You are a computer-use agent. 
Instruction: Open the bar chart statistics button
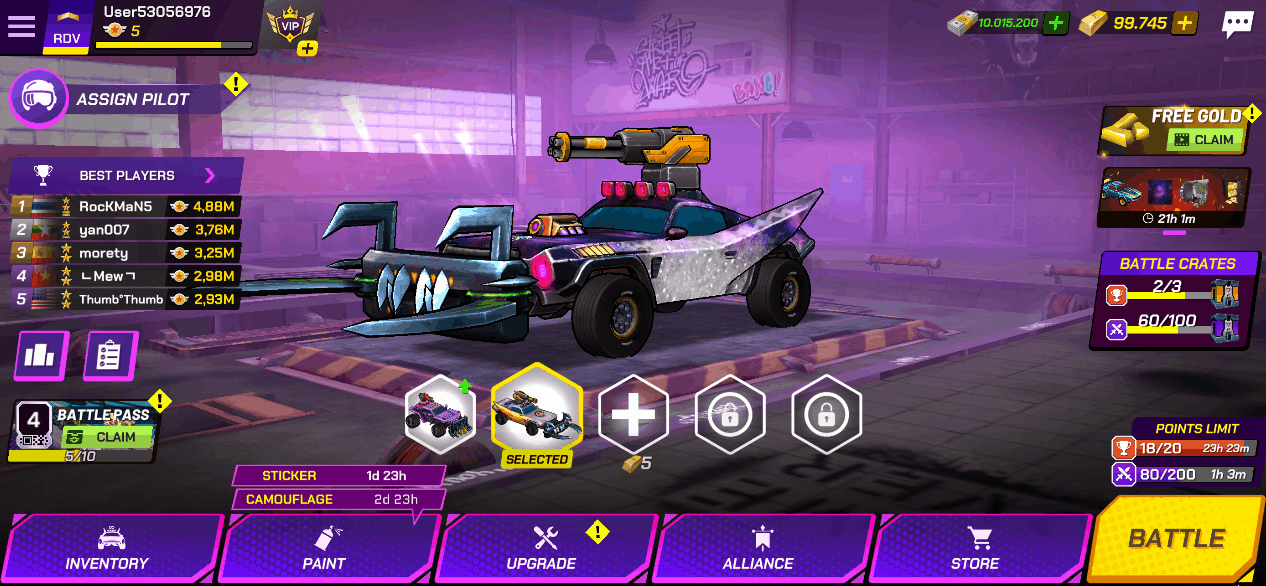[x=41, y=356]
